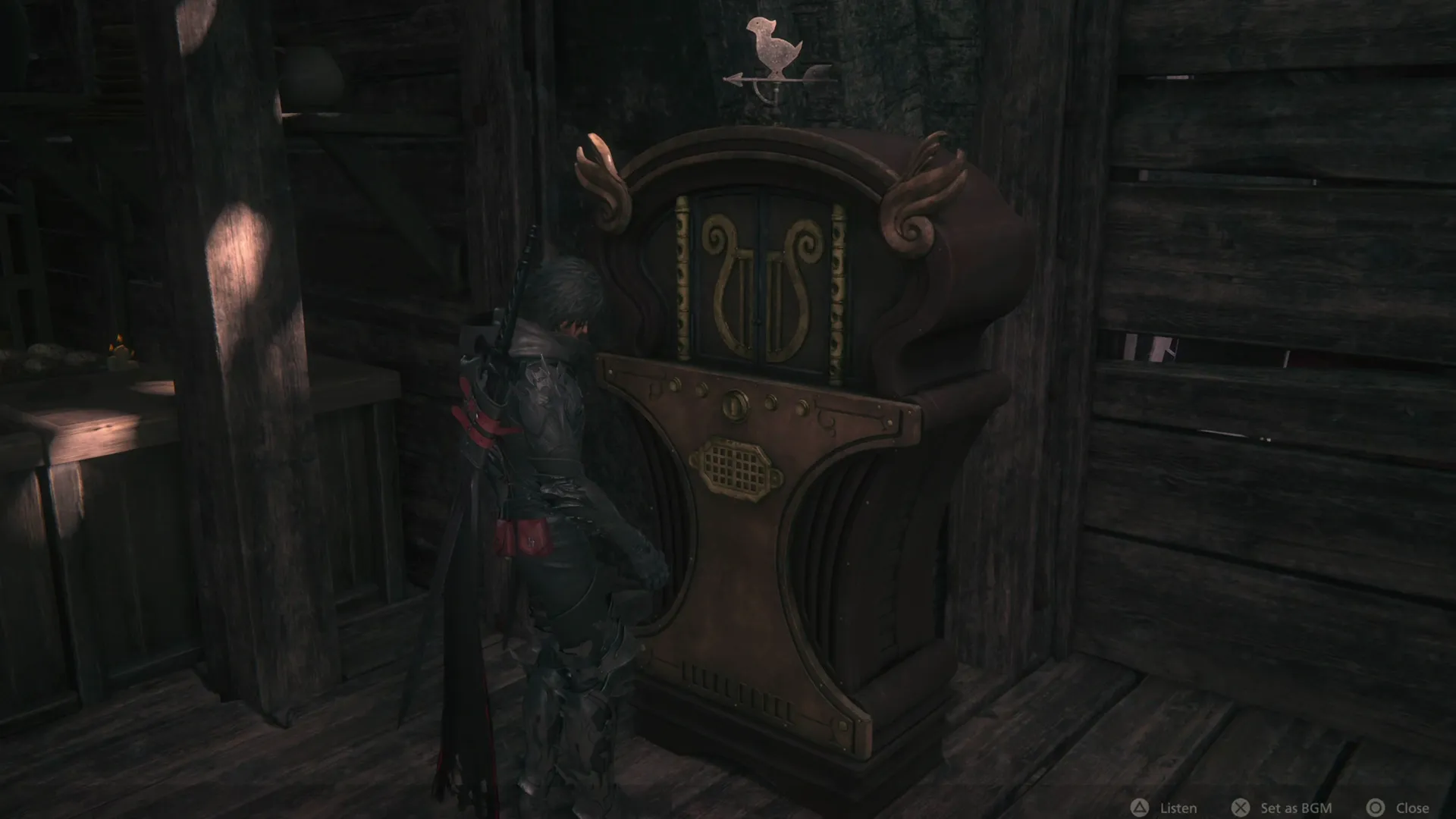This screenshot has height=819, width=1456.
Task: Click the right knob above the keyhole
Action: pyautogui.click(x=770, y=403)
